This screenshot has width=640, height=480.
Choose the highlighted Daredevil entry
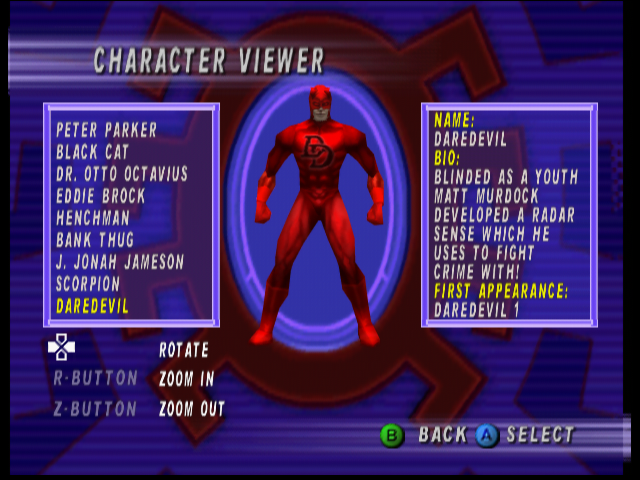point(92,306)
